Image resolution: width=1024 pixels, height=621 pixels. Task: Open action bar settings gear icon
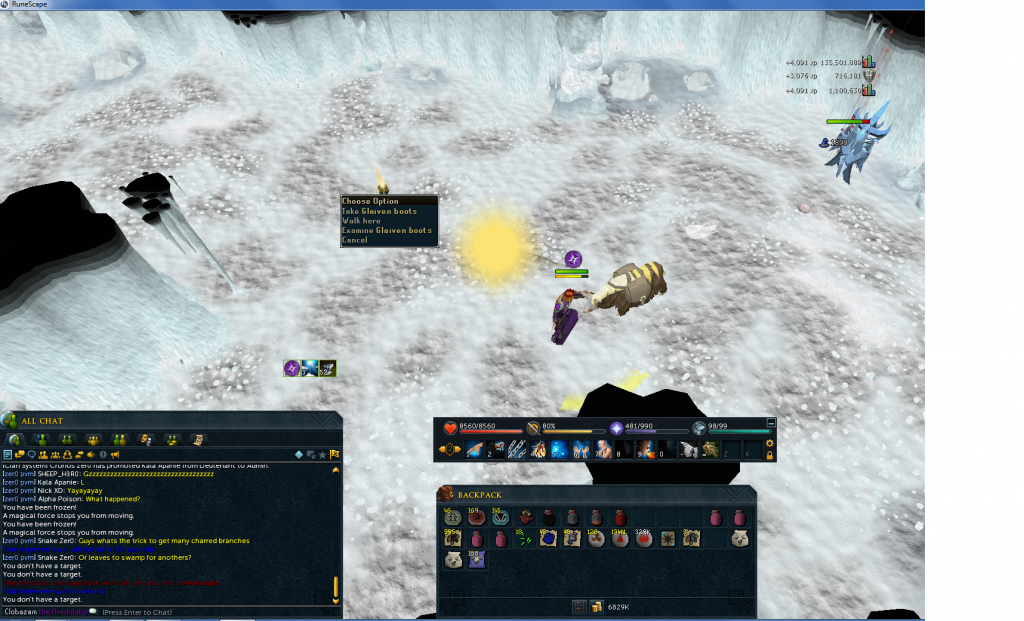(769, 443)
